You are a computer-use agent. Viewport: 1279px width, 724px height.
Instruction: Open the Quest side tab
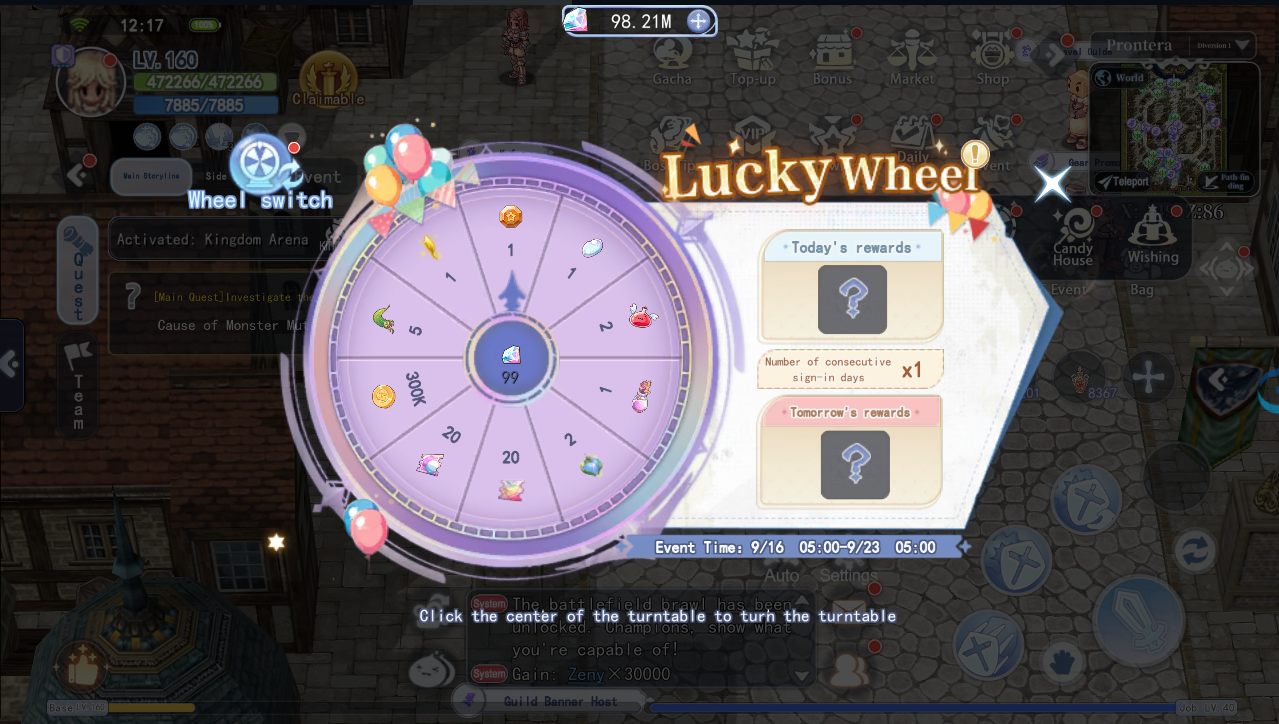[78, 270]
